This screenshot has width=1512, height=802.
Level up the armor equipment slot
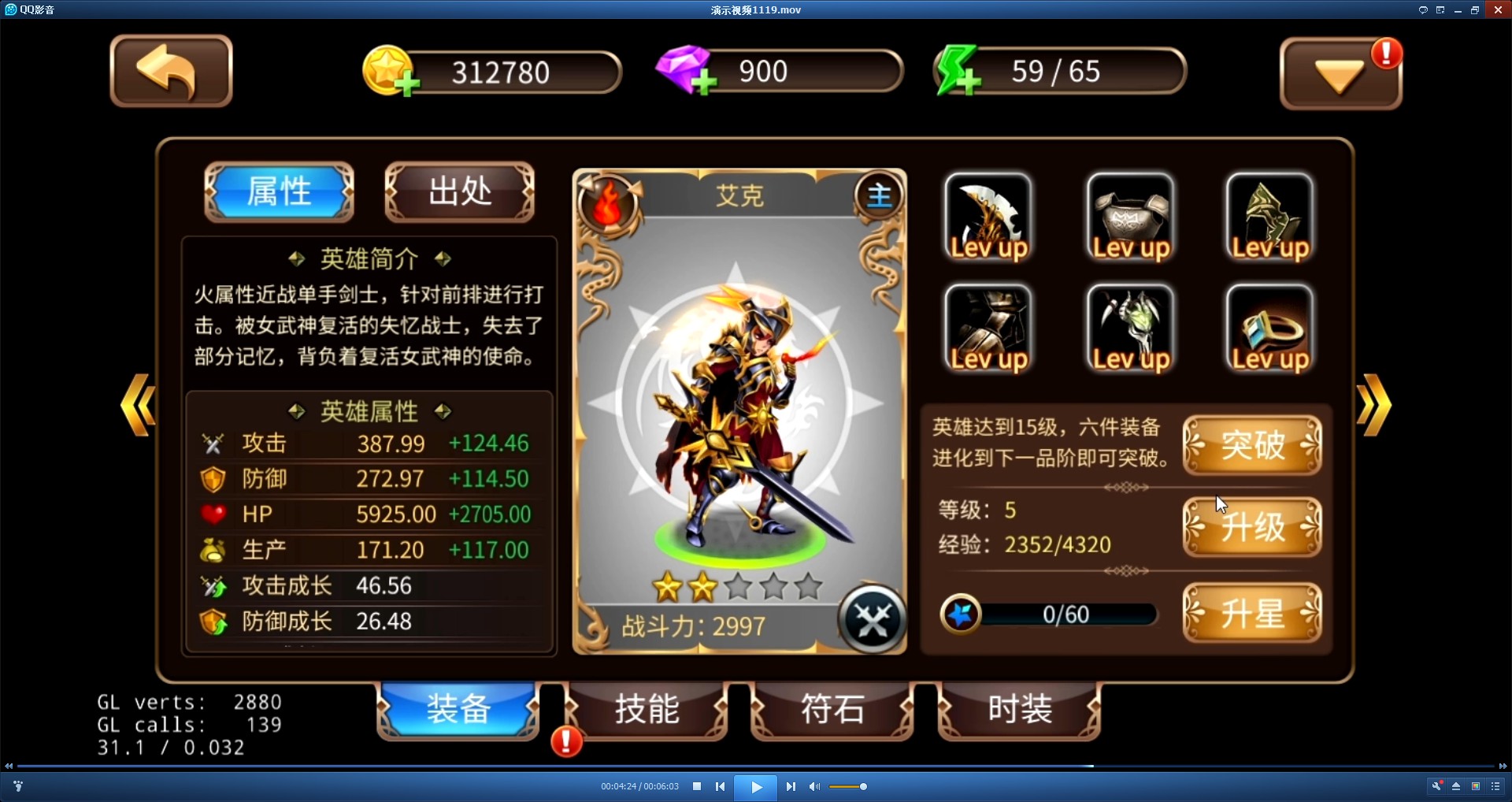(x=1129, y=218)
